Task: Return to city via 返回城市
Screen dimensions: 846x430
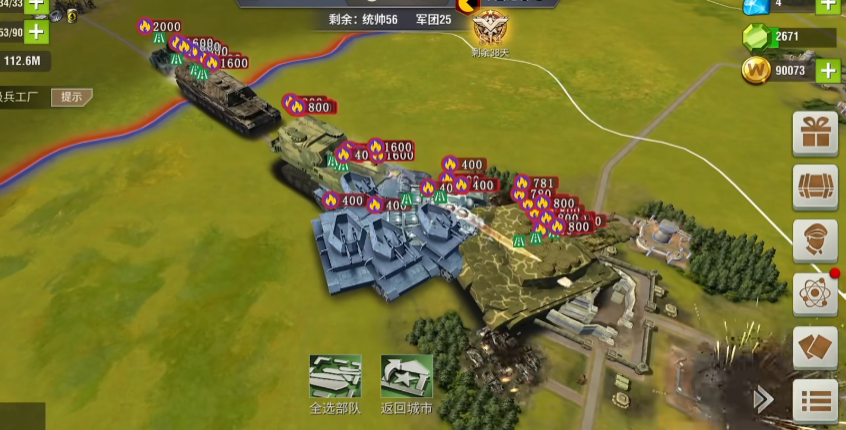Action: pos(406,377)
